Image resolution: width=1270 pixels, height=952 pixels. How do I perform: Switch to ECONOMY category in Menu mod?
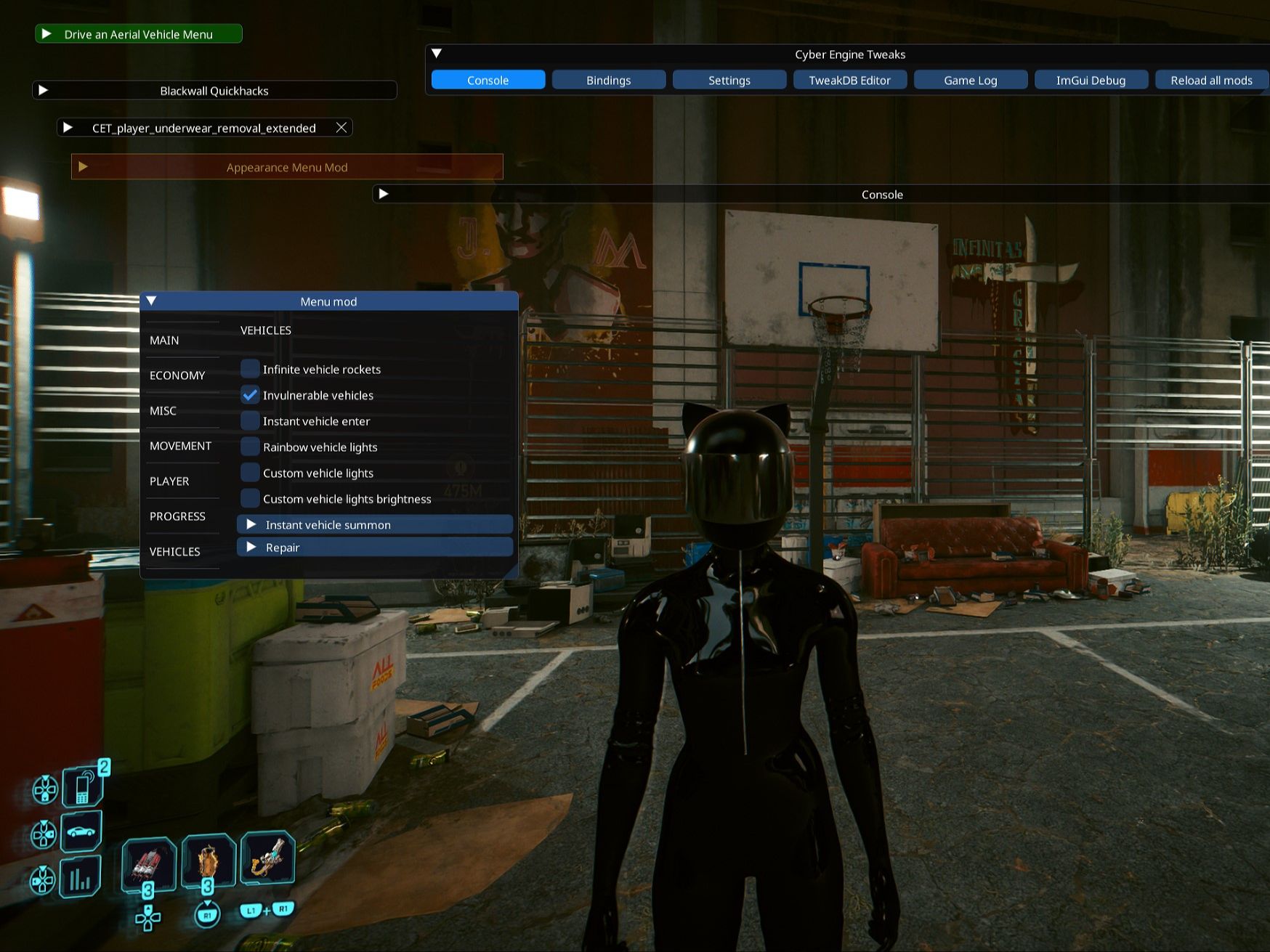coord(177,375)
